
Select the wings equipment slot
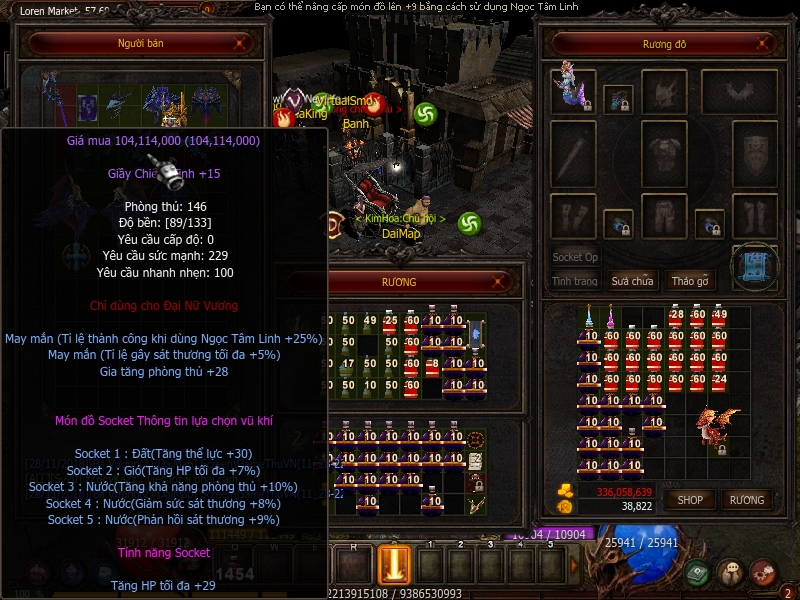739,91
